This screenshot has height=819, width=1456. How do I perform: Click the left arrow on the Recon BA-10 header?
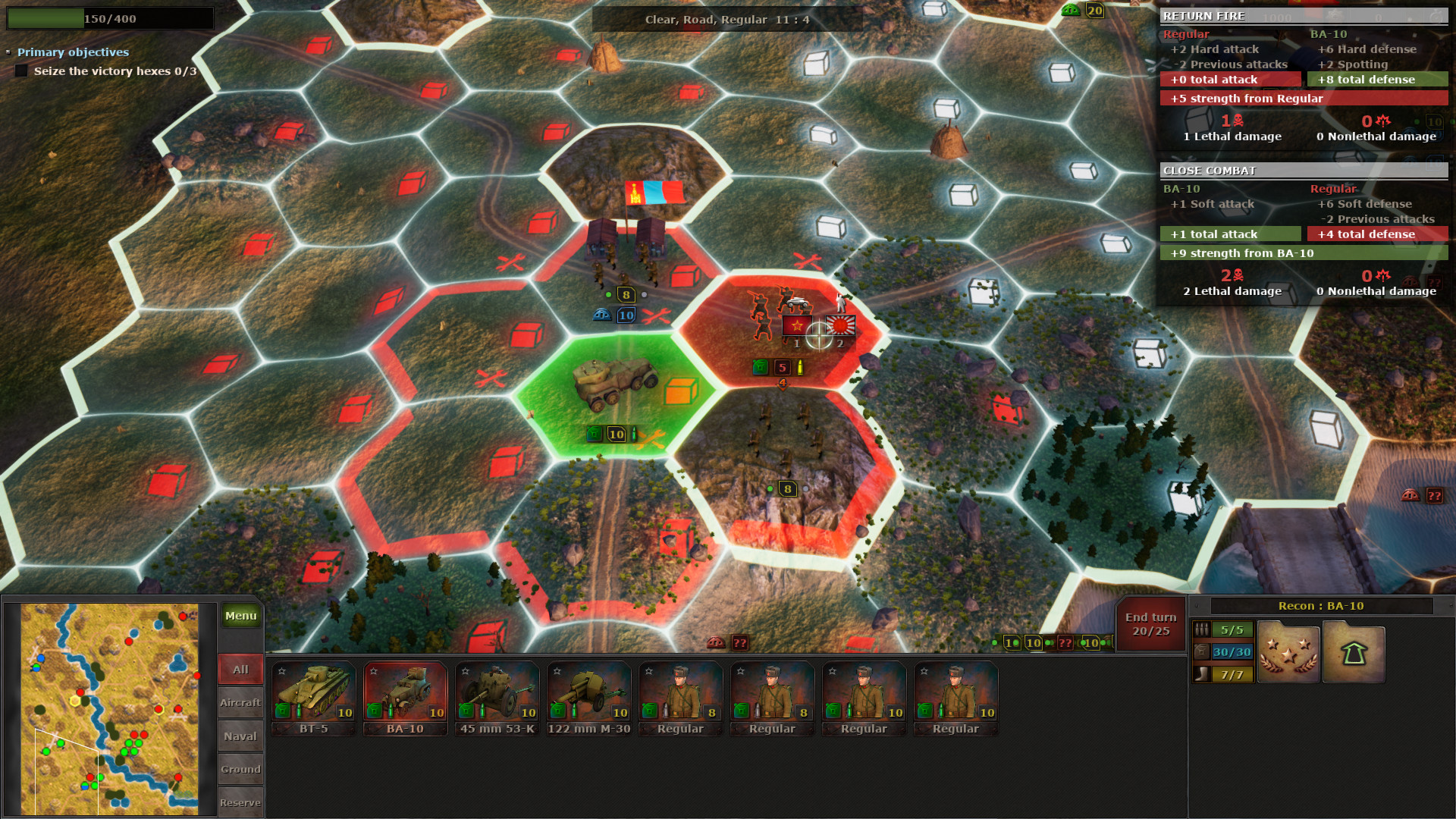[x=1197, y=606]
